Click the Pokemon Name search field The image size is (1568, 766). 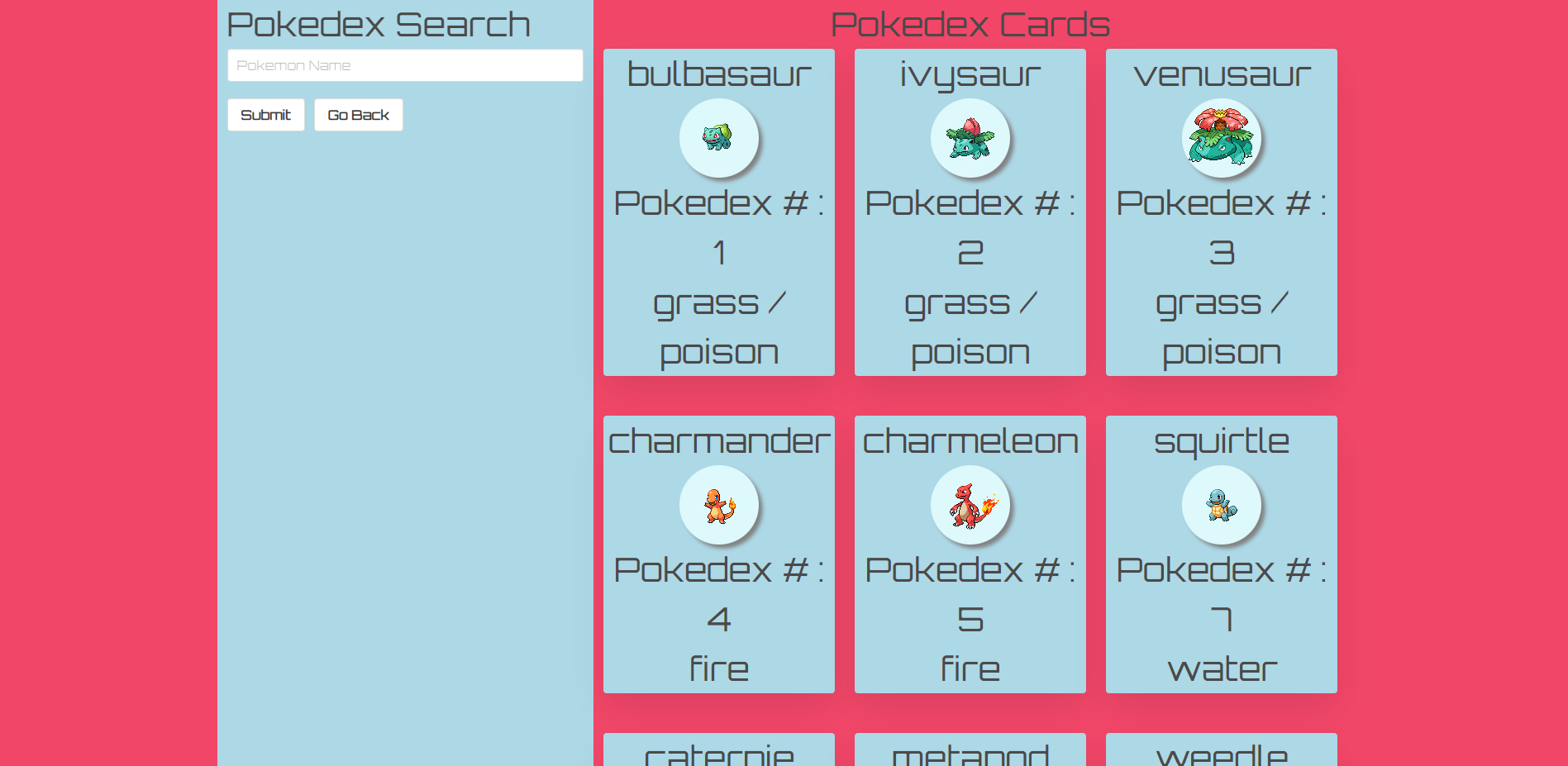pyautogui.click(x=404, y=65)
